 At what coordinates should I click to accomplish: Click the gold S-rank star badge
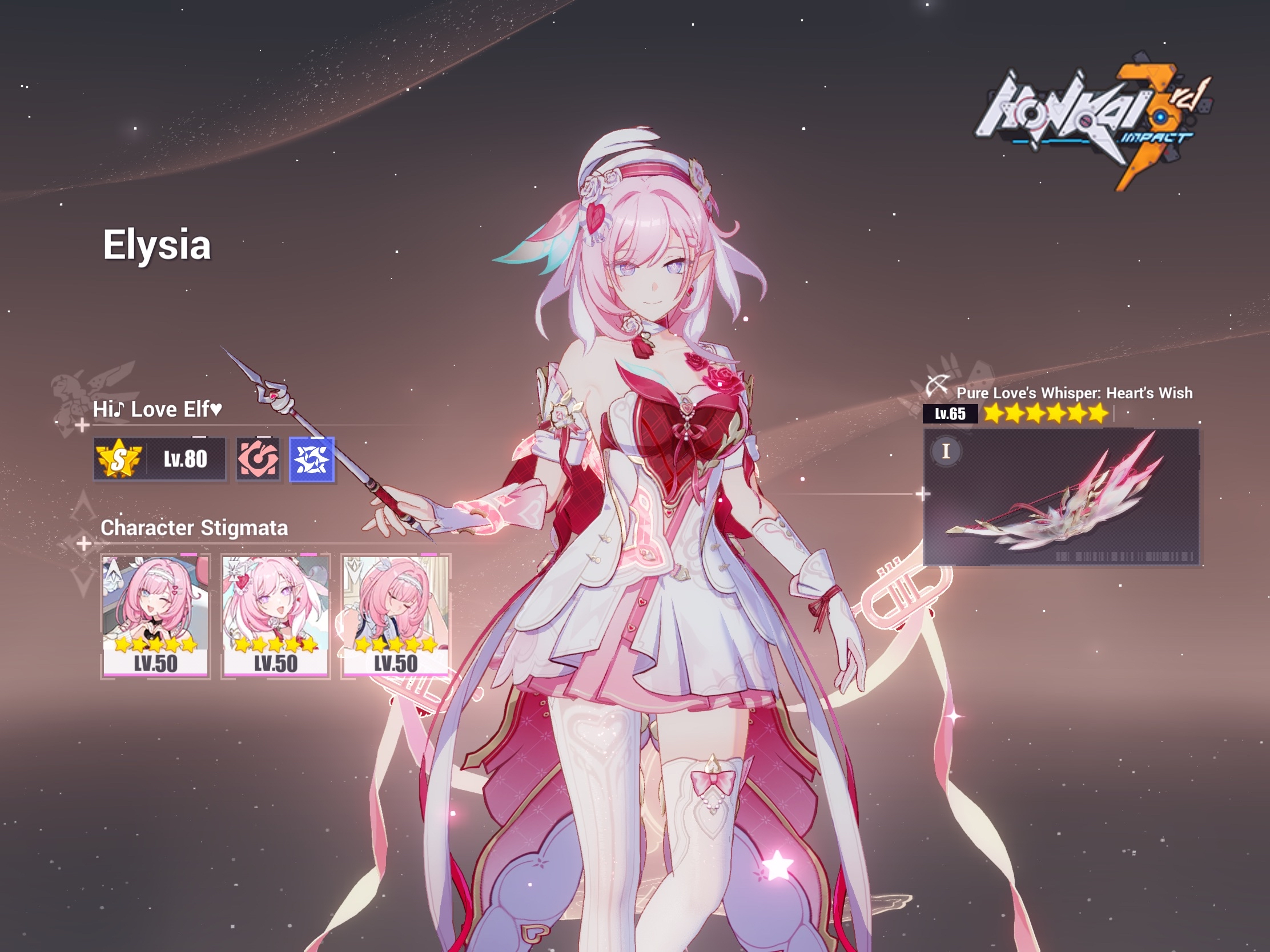(119, 458)
